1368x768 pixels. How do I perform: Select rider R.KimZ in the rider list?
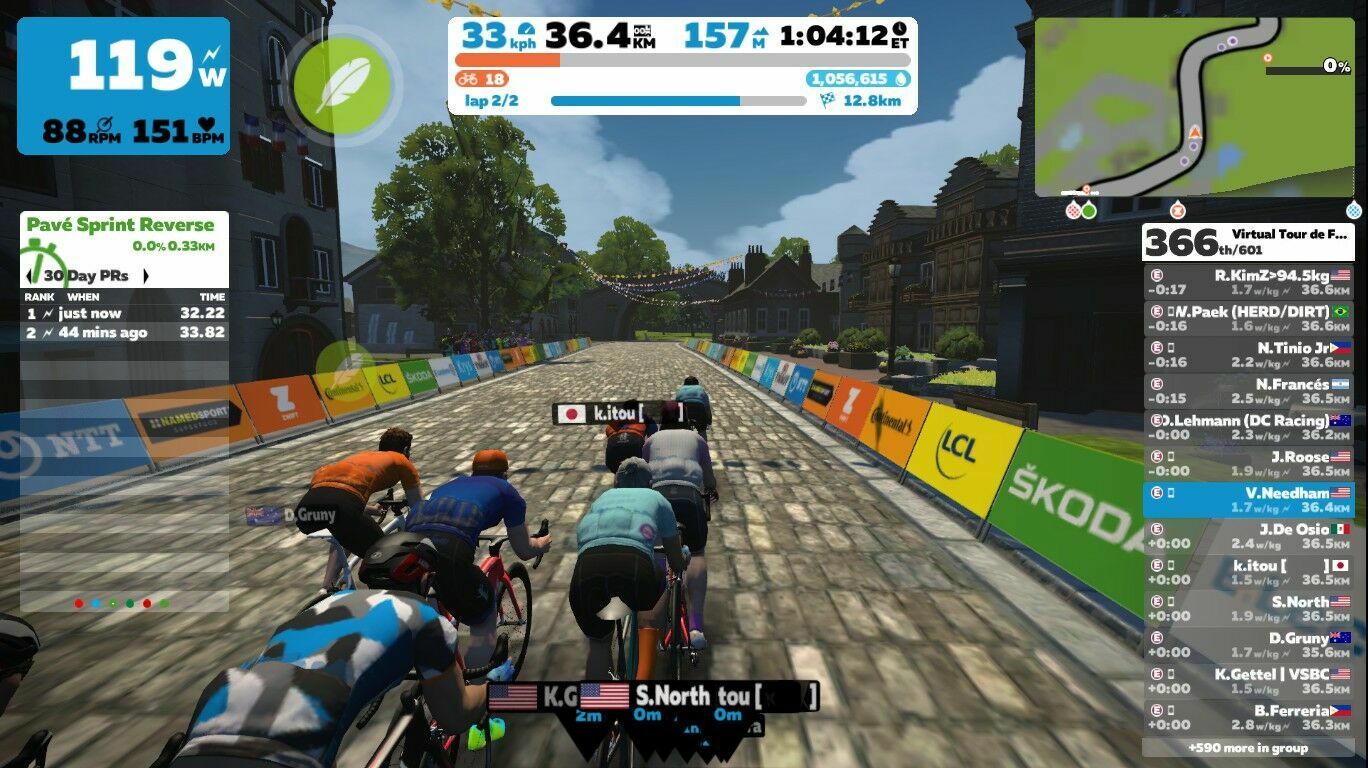1247,282
